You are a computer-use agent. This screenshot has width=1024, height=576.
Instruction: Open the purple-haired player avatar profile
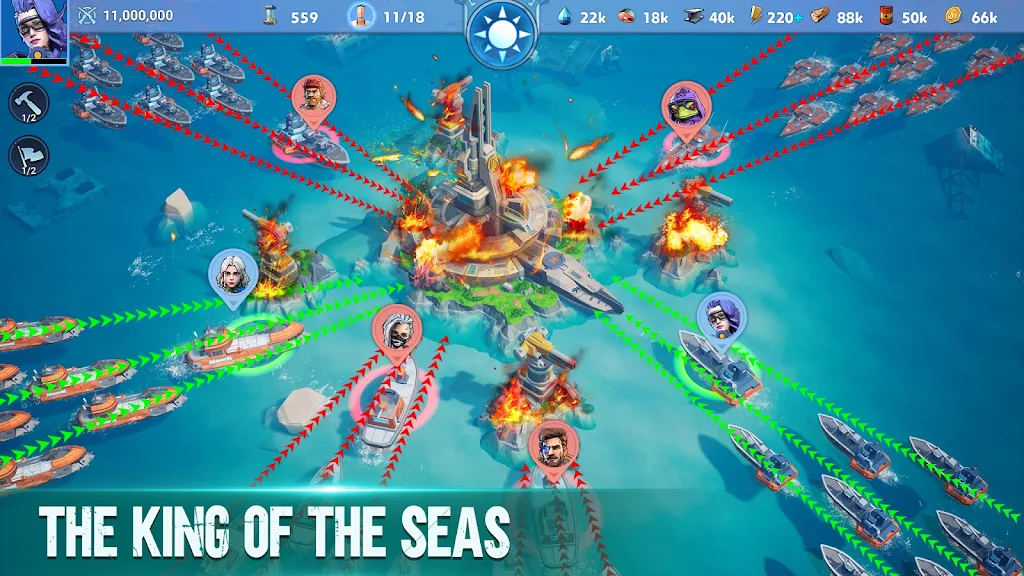[x=33, y=30]
